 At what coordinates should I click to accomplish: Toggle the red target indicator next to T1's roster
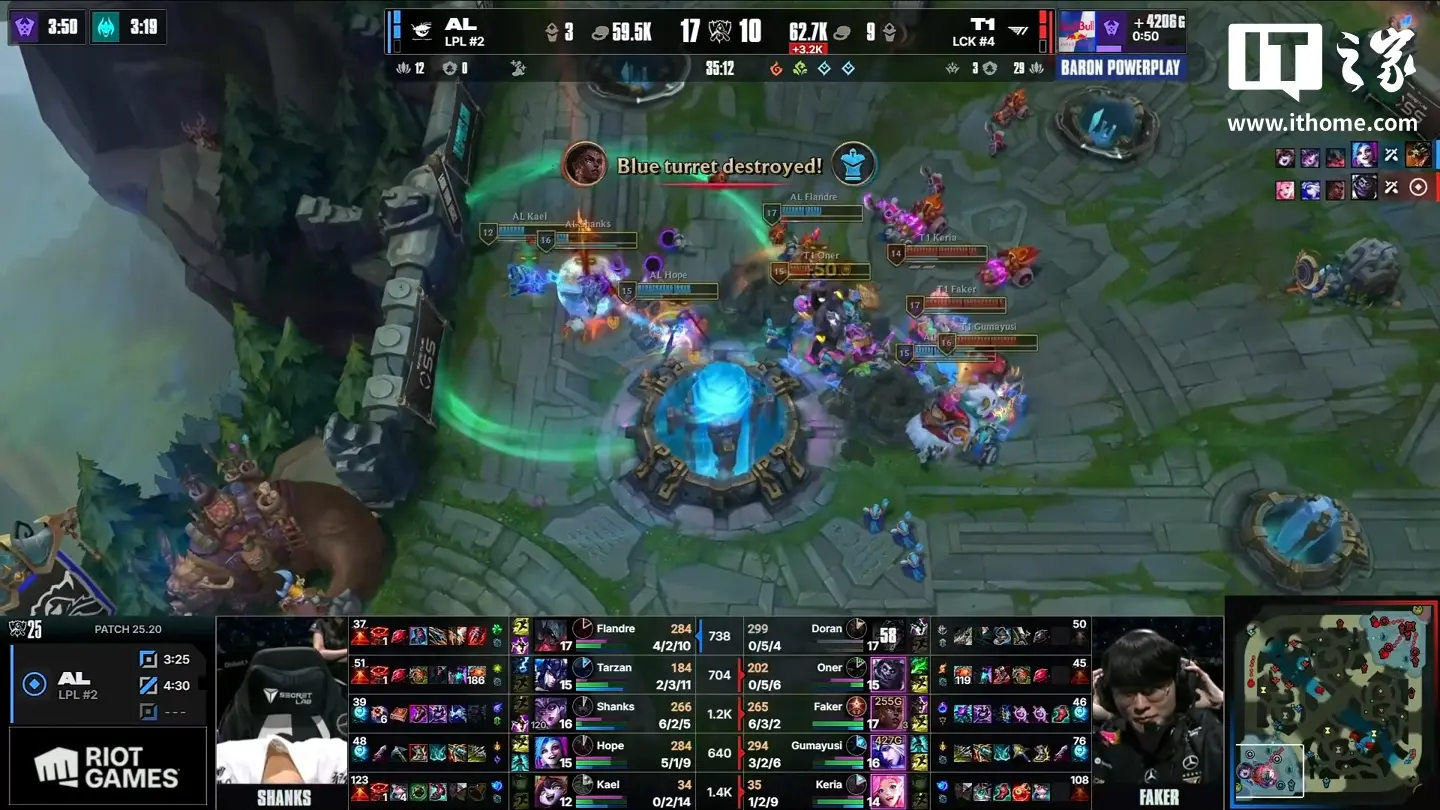pos(1418,186)
